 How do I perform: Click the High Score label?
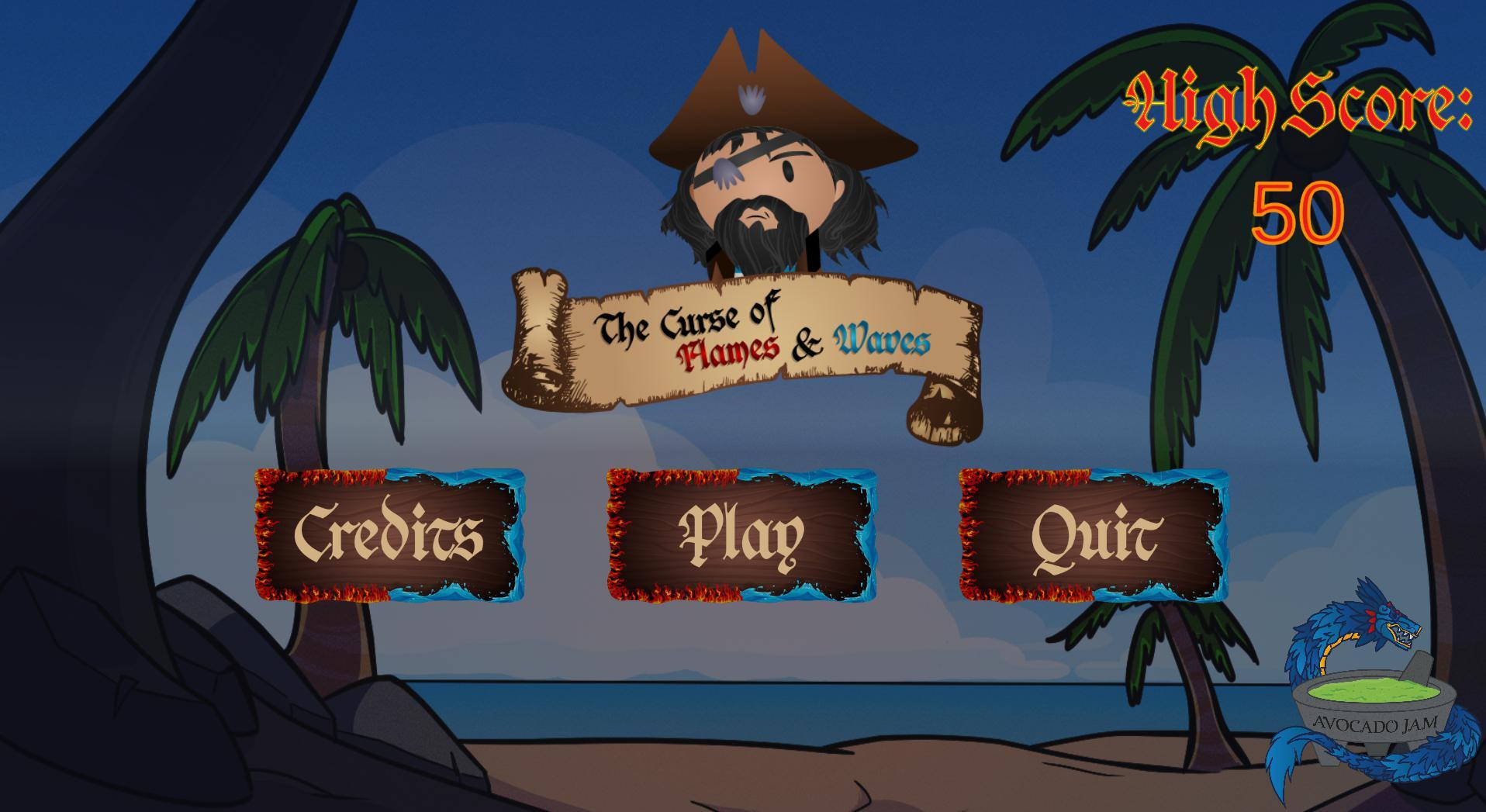(1295, 101)
